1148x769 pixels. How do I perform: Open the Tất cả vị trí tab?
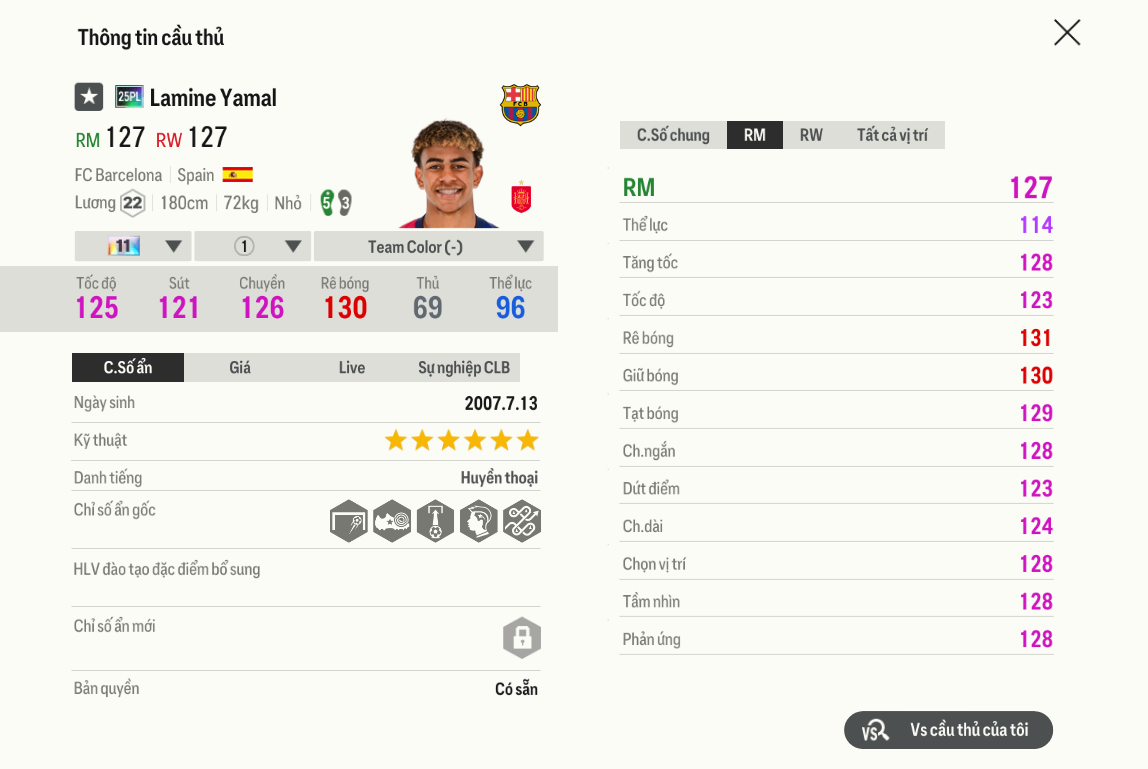tap(892, 135)
